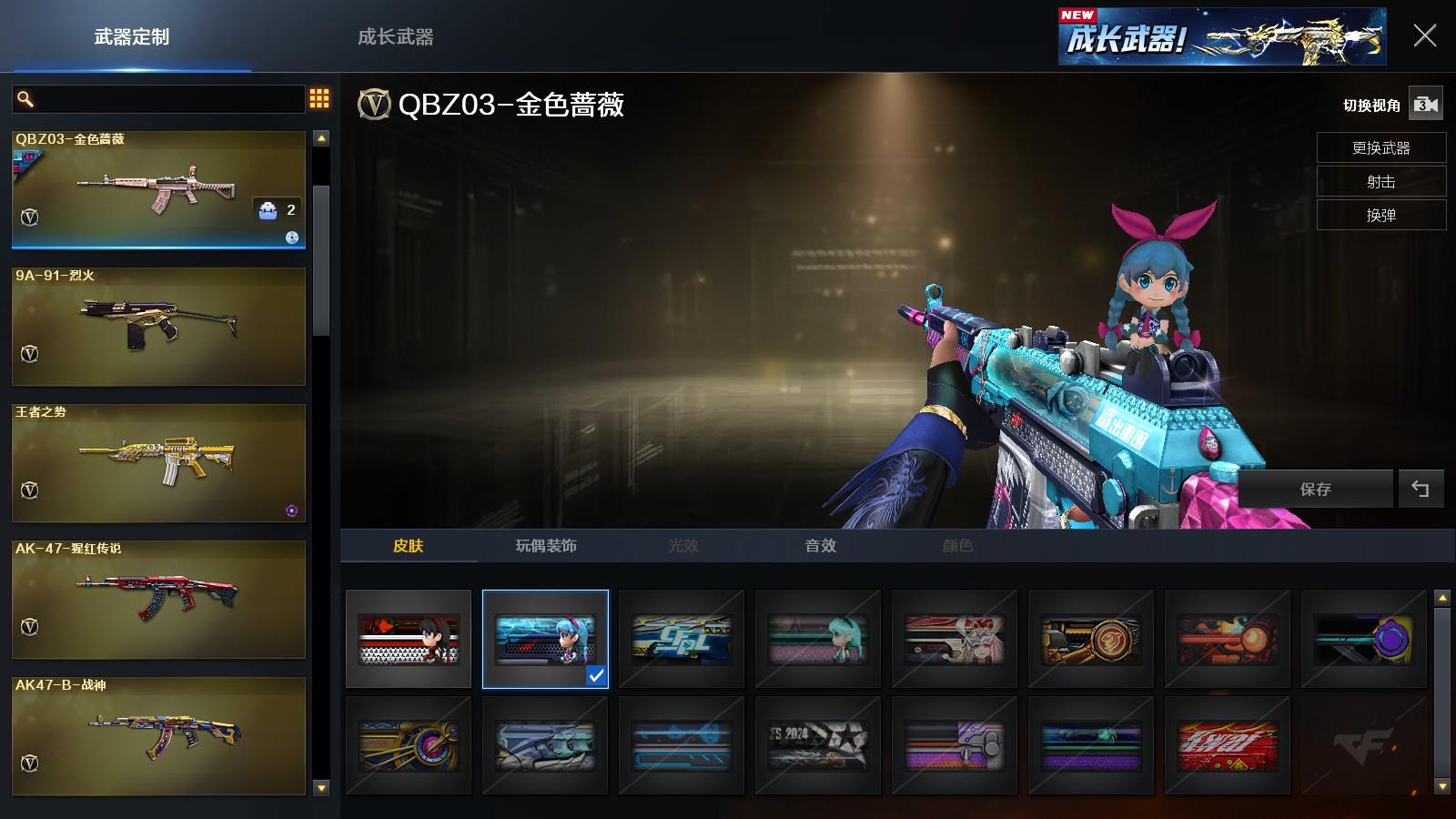Click the 切换视角 camera button
The height and width of the screenshot is (819, 1456).
click(1425, 105)
